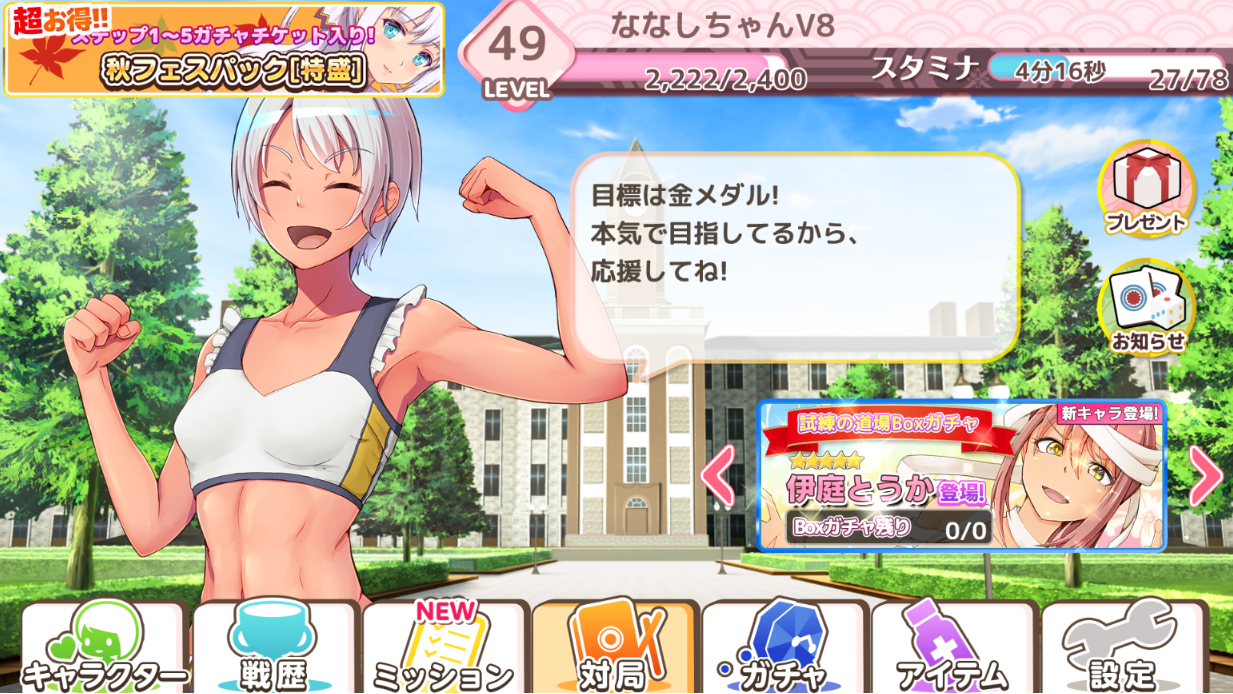Image resolution: width=1233 pixels, height=694 pixels.
Task: Open the ガチャ gacha menu
Action: pos(783,649)
